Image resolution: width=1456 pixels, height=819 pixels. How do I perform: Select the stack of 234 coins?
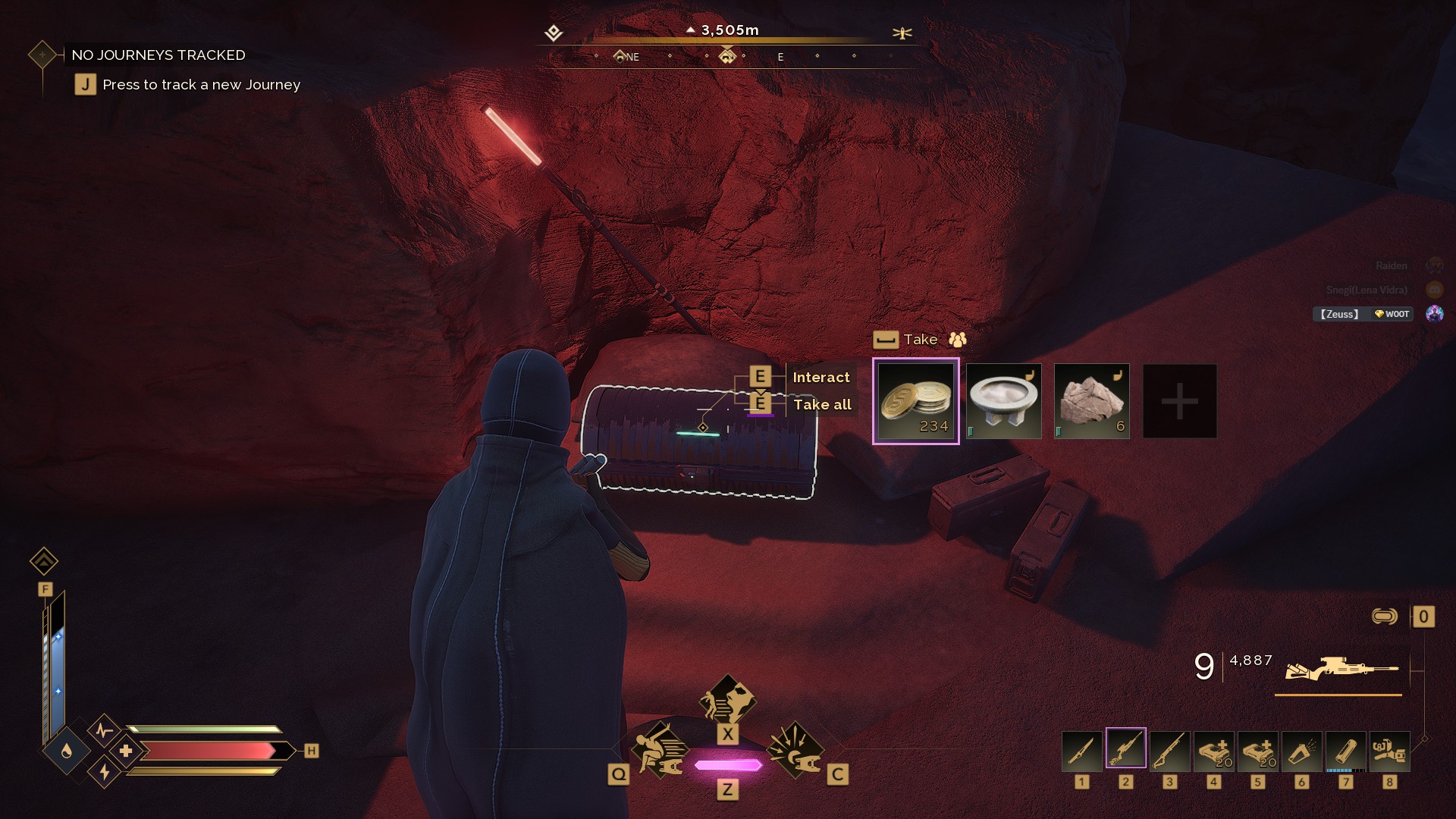coord(915,400)
